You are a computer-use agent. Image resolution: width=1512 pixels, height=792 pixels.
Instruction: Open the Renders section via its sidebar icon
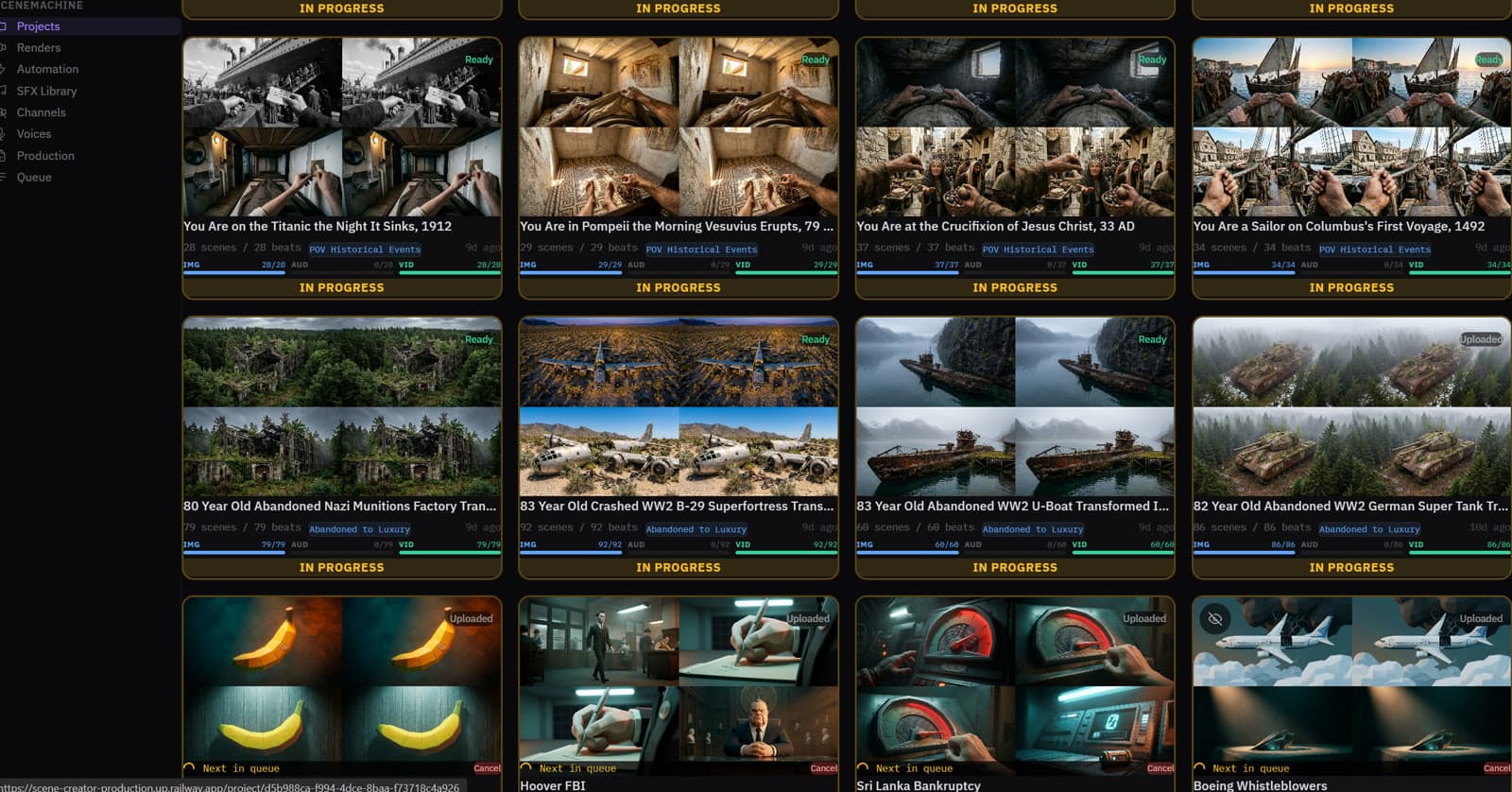tap(8, 47)
